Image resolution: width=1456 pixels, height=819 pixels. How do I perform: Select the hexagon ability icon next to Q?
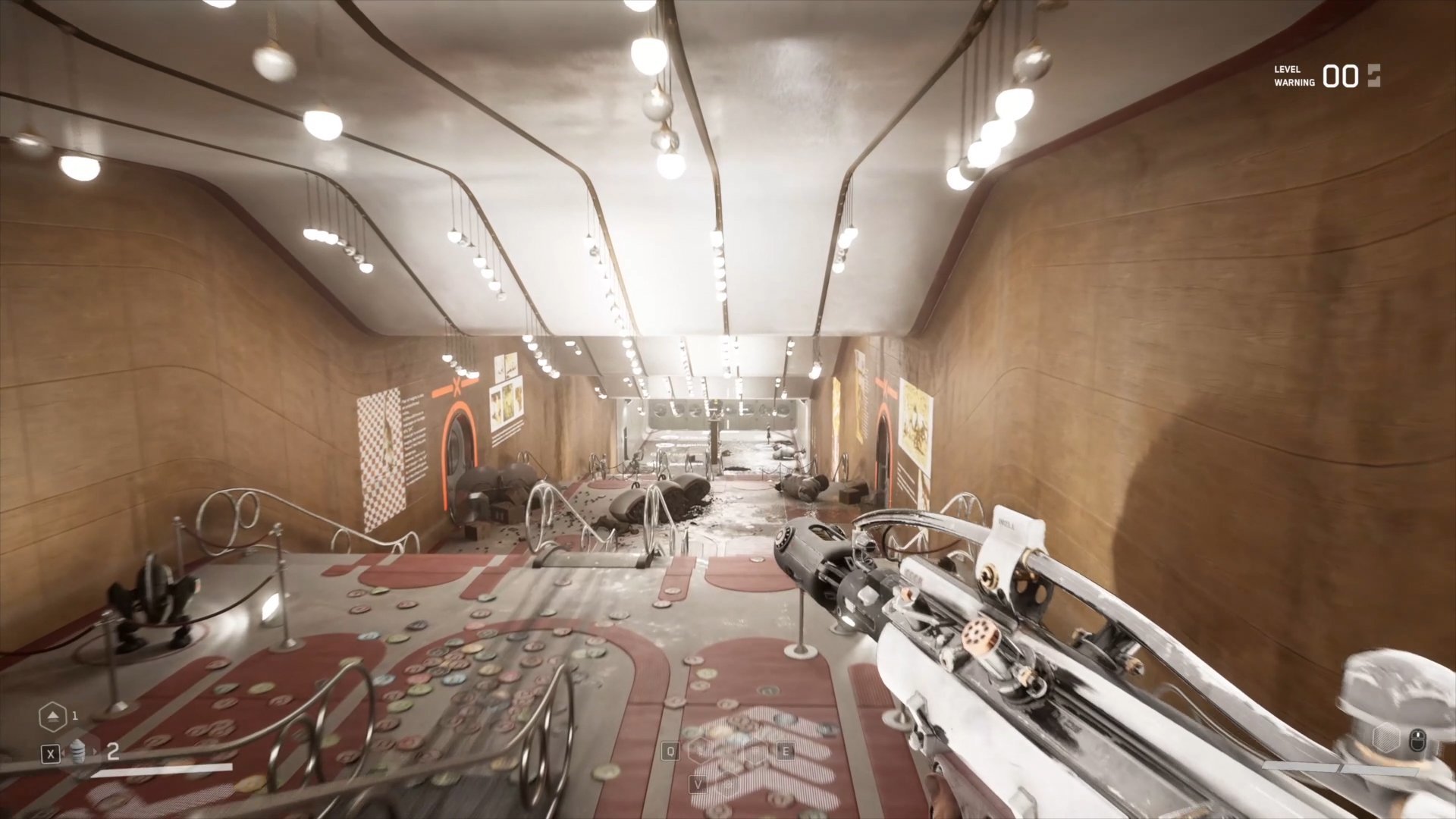[x=701, y=751]
